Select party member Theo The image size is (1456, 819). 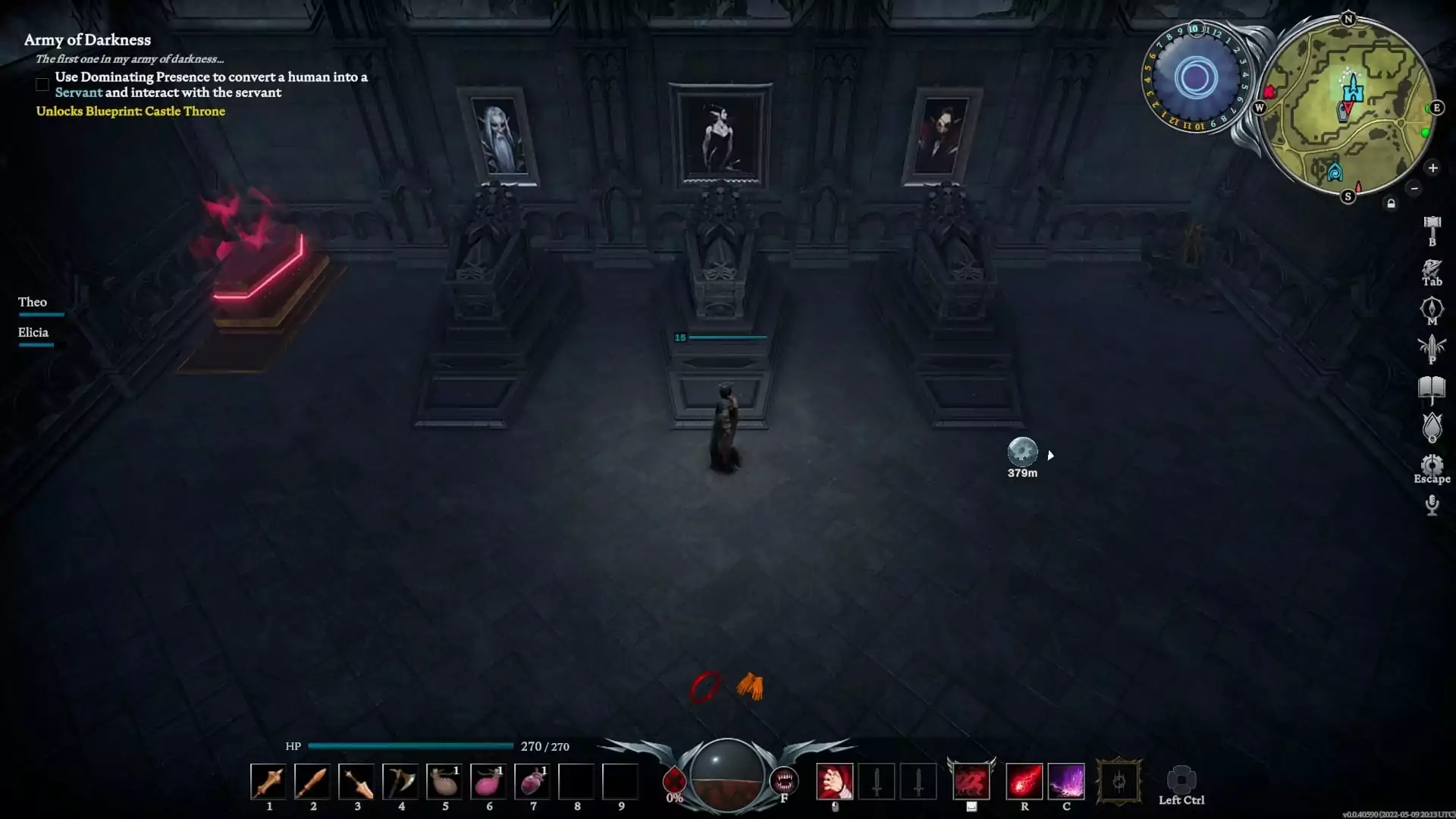click(33, 303)
